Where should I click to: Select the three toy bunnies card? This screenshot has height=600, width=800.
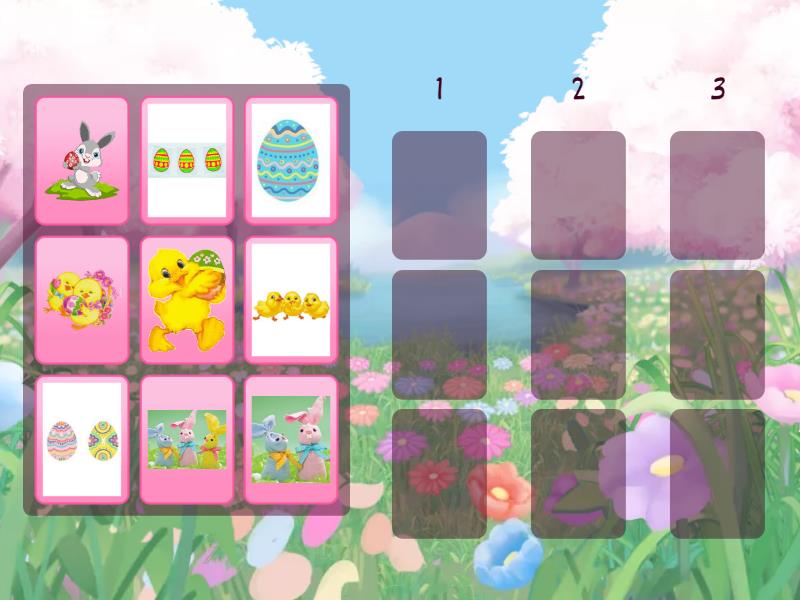tap(187, 440)
